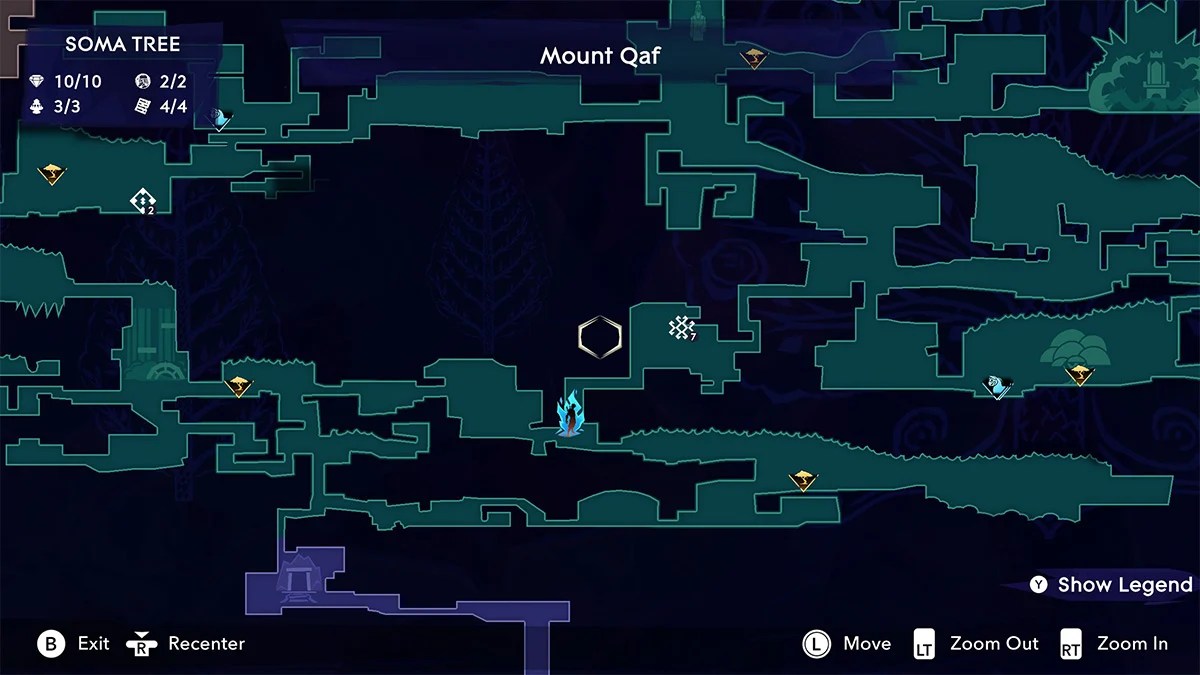Open the Soma Tree collectibles panel

122,77
